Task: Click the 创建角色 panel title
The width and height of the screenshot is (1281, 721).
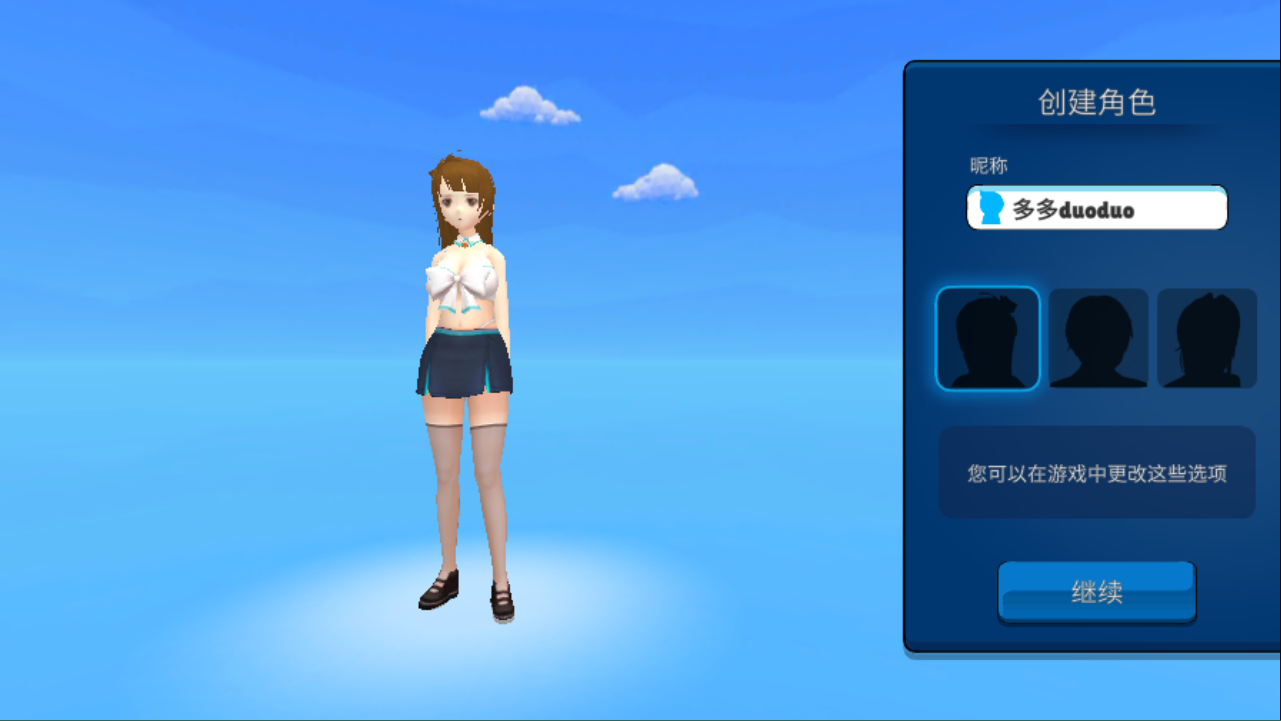Action: point(1096,103)
